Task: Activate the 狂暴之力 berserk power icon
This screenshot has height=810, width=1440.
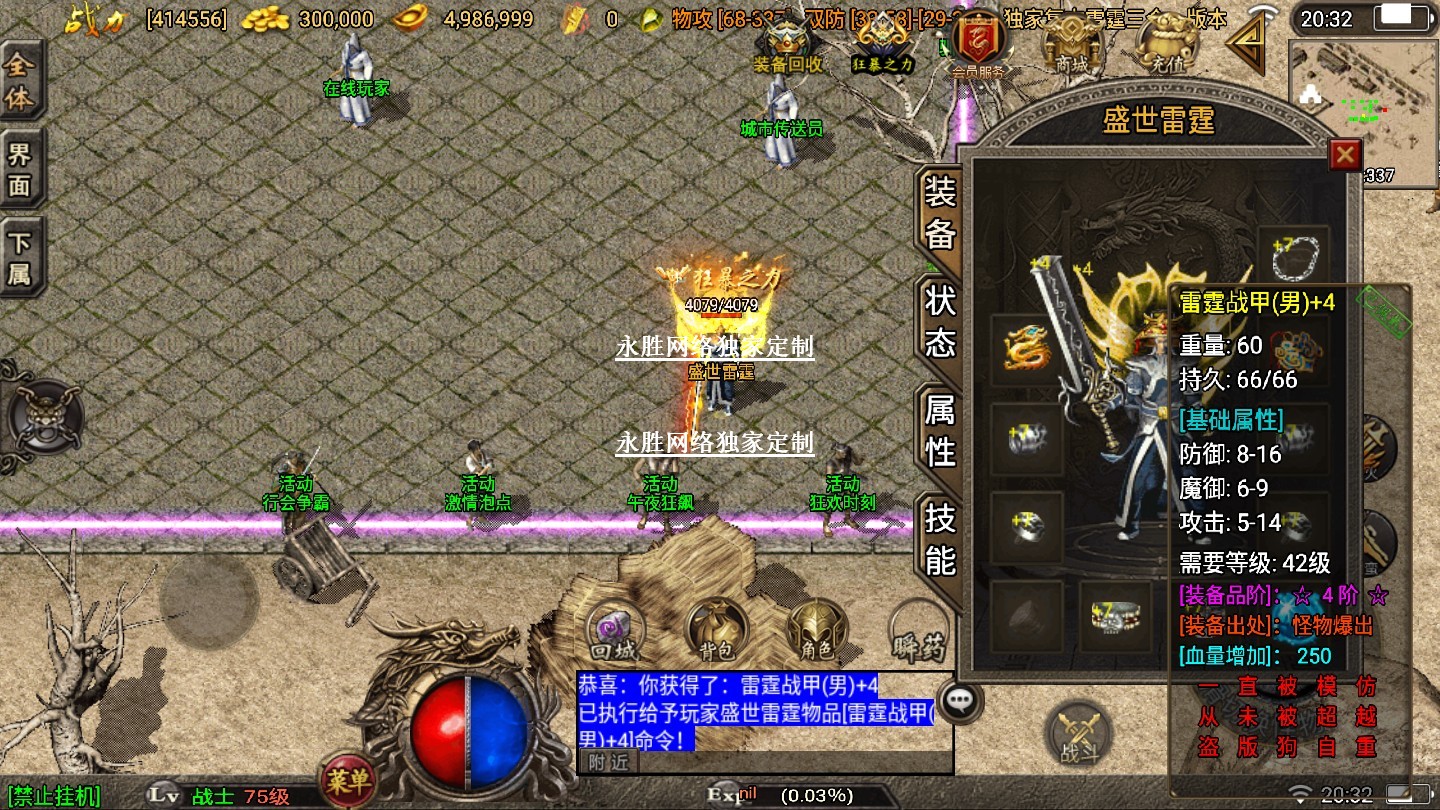Action: [882, 47]
